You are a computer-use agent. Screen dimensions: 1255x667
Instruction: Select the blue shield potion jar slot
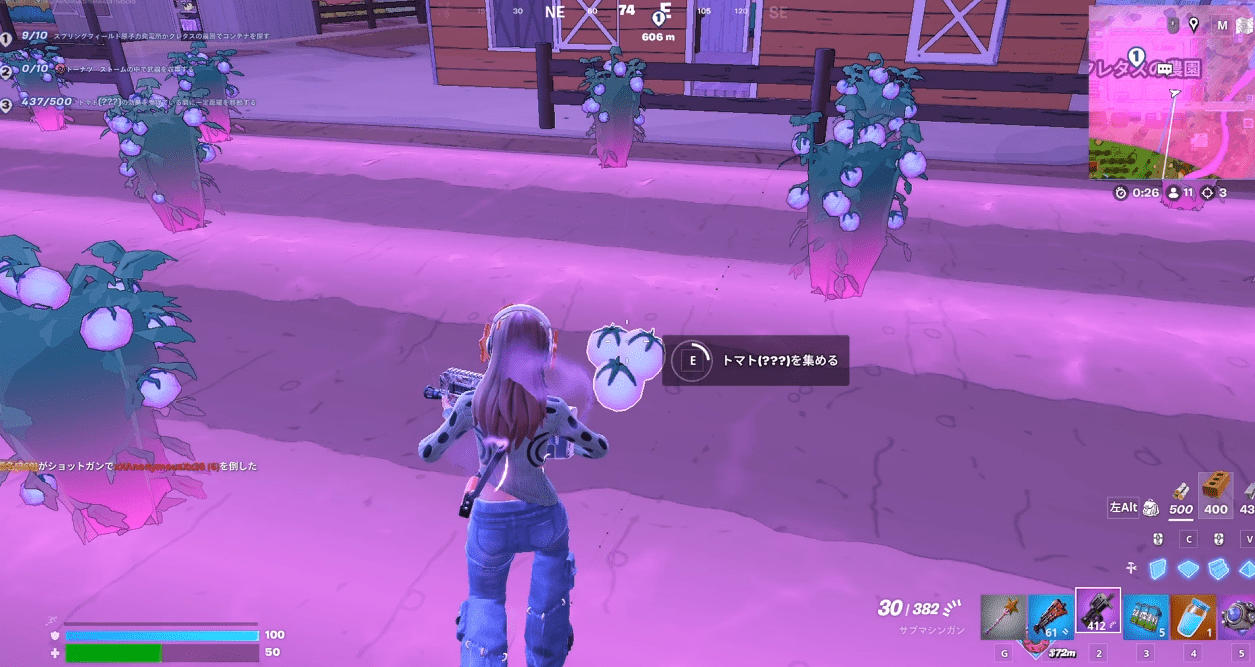point(1193,617)
